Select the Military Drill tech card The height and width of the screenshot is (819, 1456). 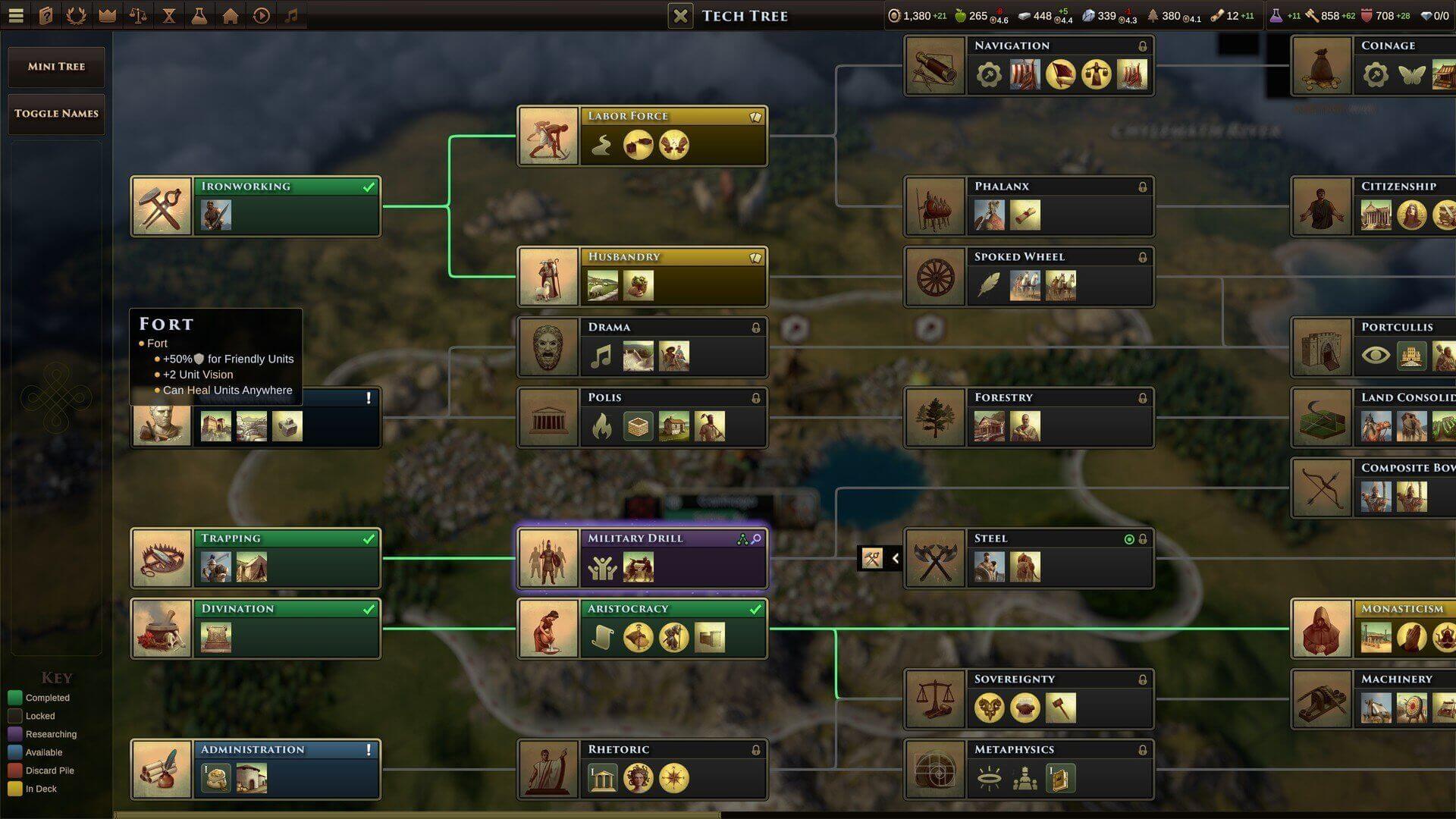pyautogui.click(x=641, y=557)
